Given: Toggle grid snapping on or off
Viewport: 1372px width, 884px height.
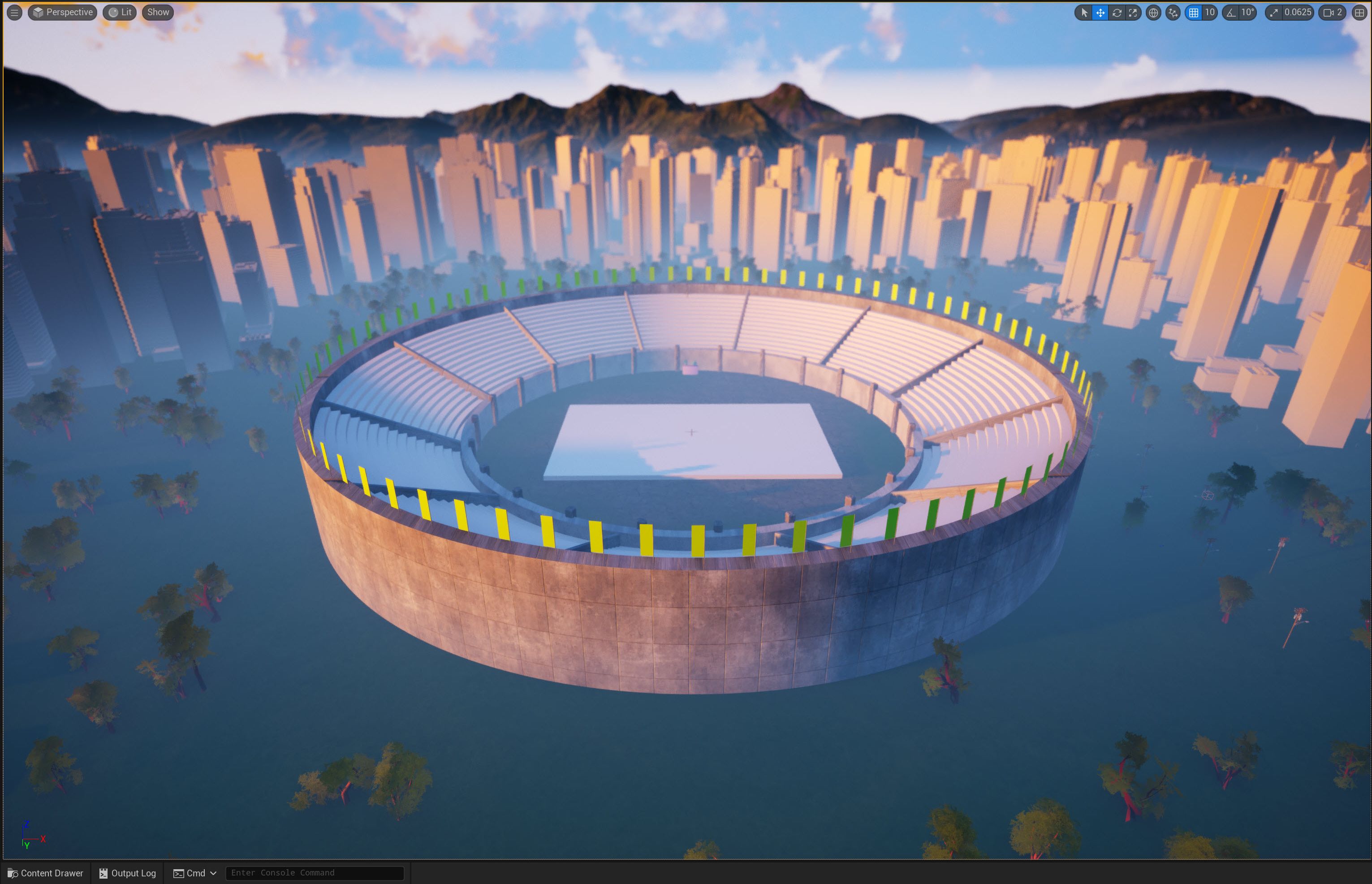Looking at the screenshot, I should [1194, 12].
